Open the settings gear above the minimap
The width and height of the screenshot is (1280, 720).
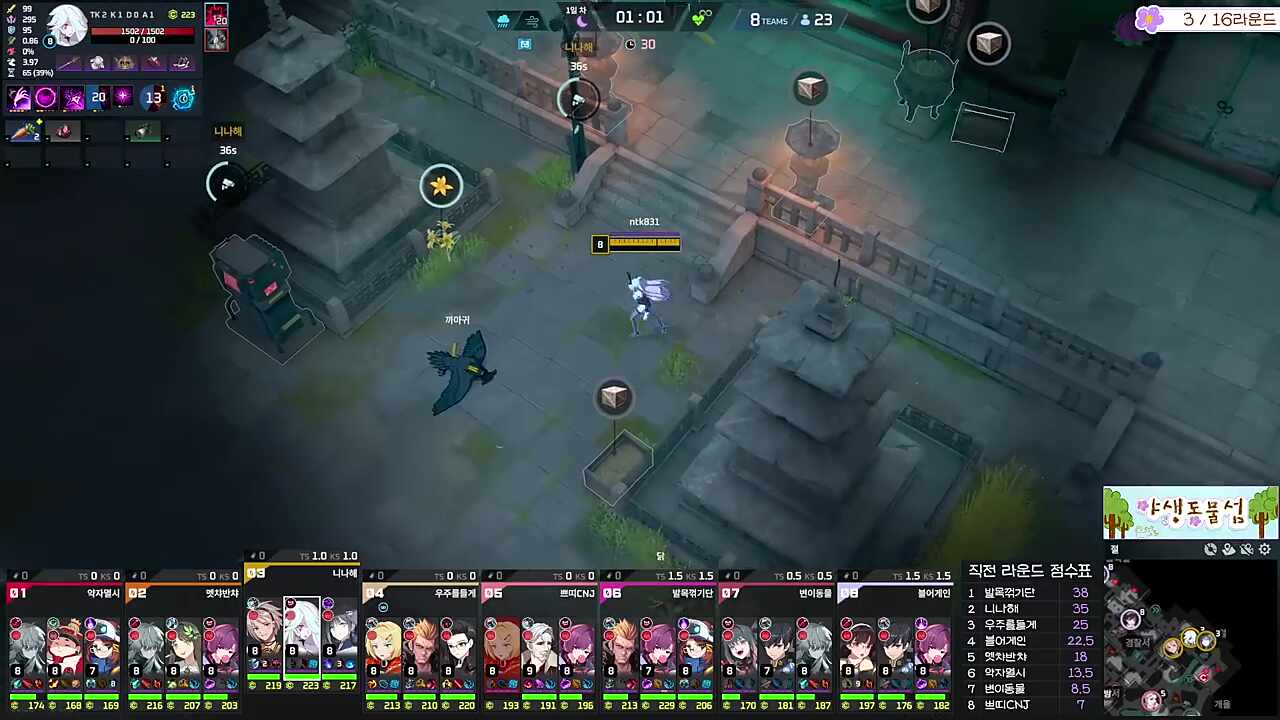click(x=1265, y=549)
